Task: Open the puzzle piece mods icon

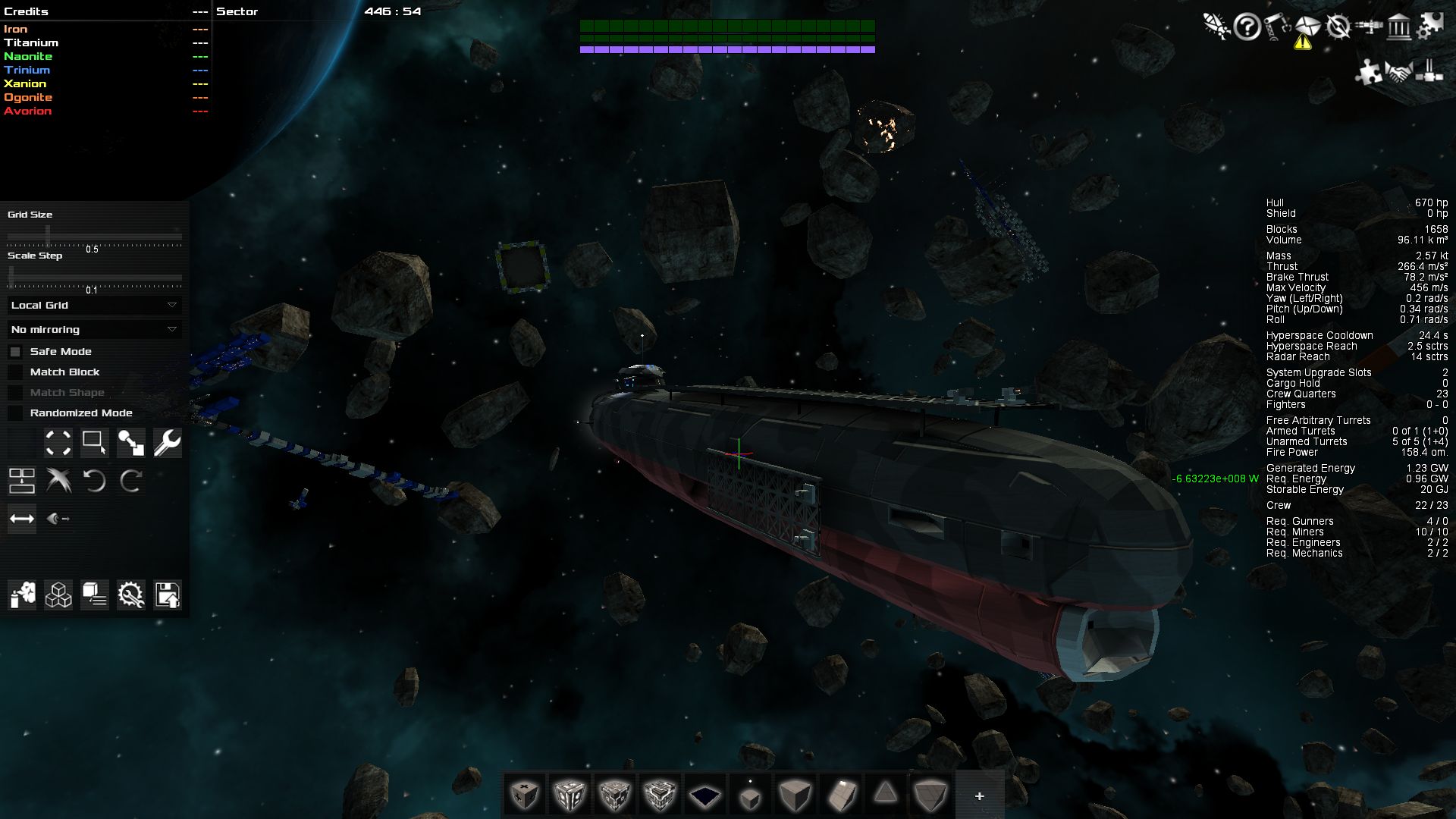Action: point(1369,73)
